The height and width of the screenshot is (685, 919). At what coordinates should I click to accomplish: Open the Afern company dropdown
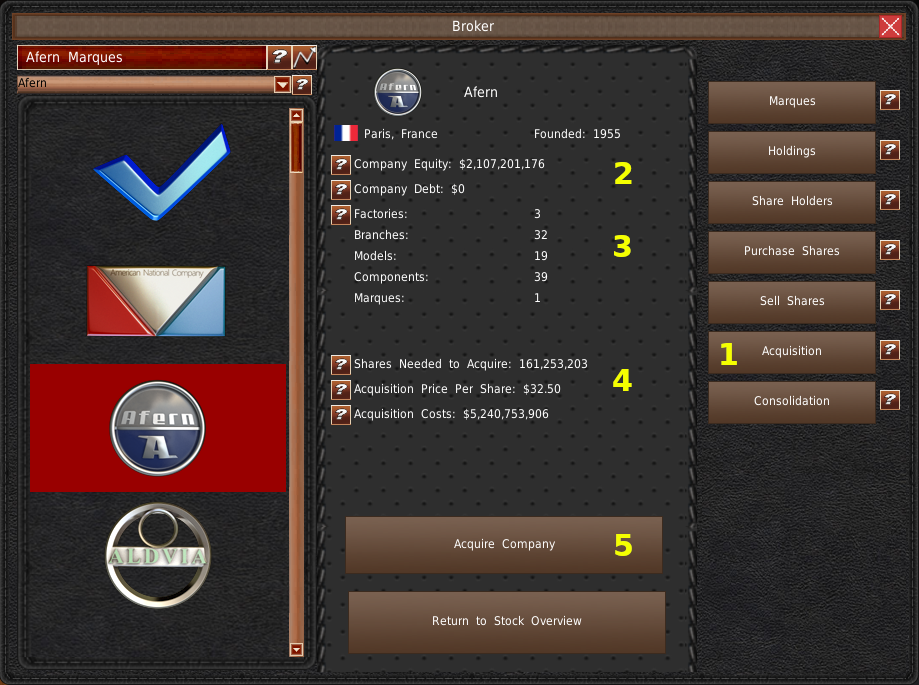pyautogui.click(x=282, y=85)
